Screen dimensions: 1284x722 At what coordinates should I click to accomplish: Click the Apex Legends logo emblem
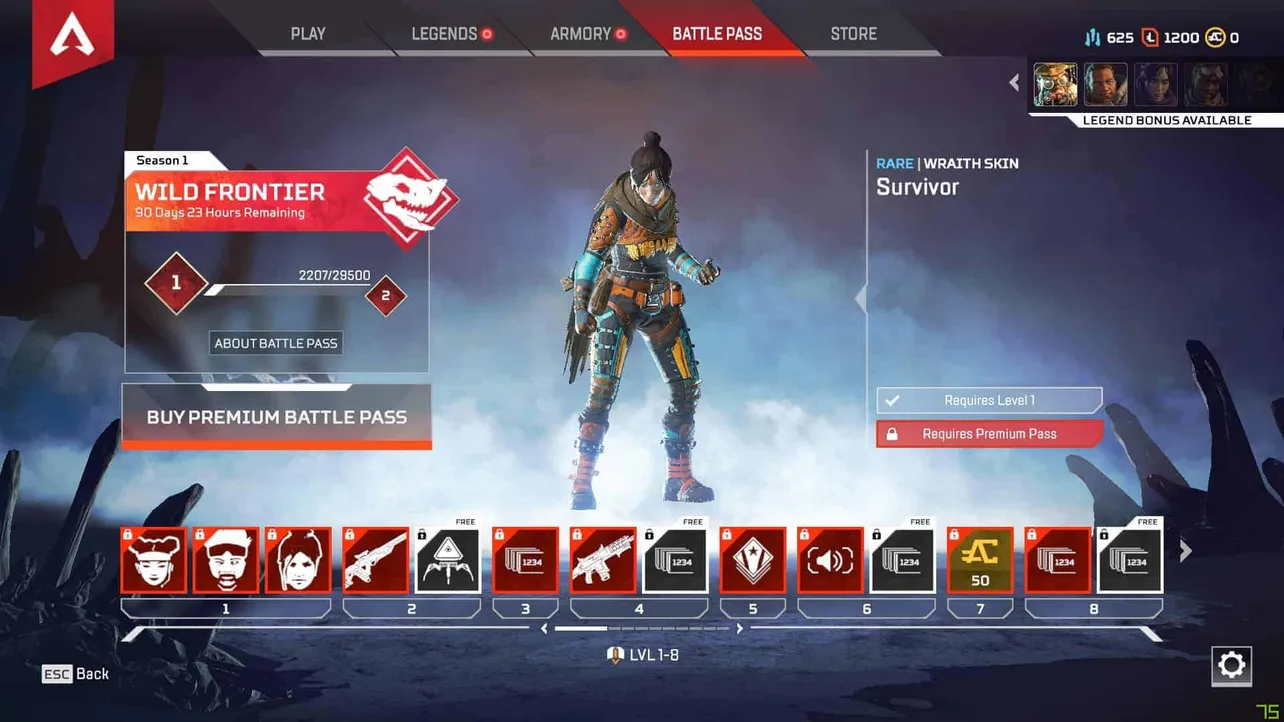point(72,33)
